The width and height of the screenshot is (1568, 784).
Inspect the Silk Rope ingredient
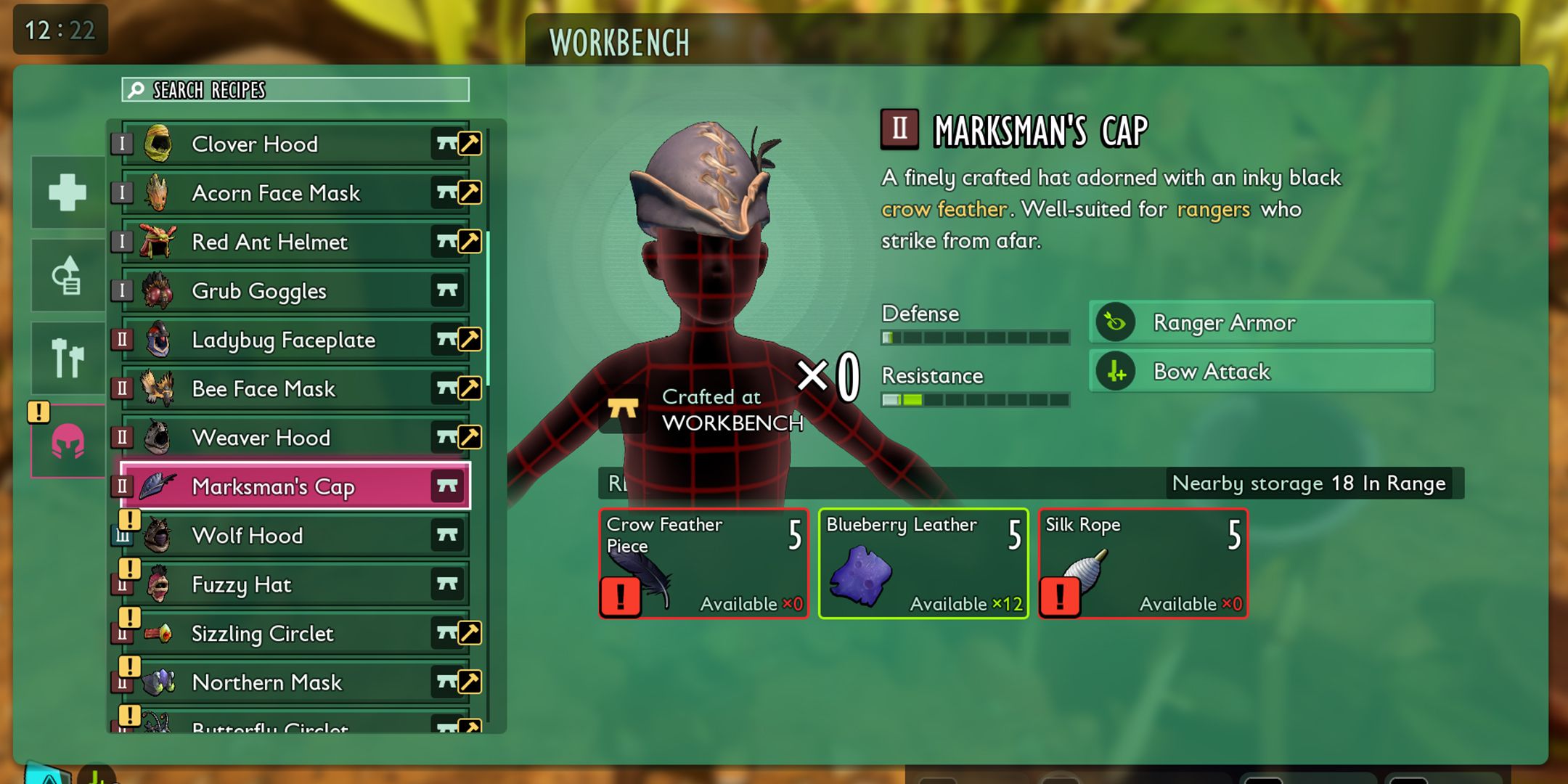point(1143,564)
